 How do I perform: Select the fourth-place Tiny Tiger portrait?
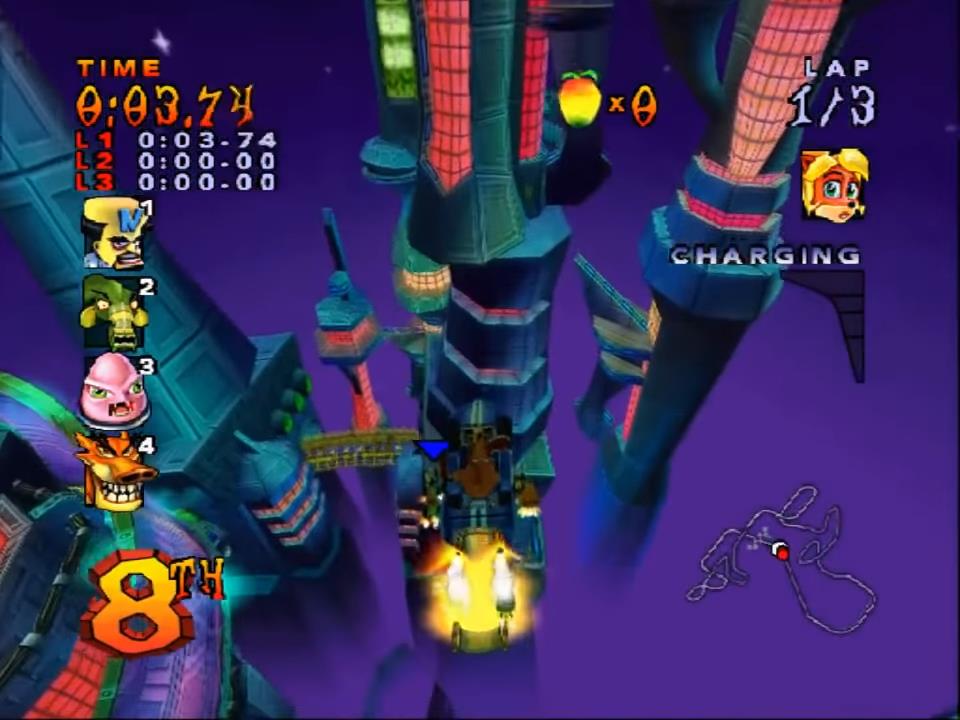tap(114, 470)
